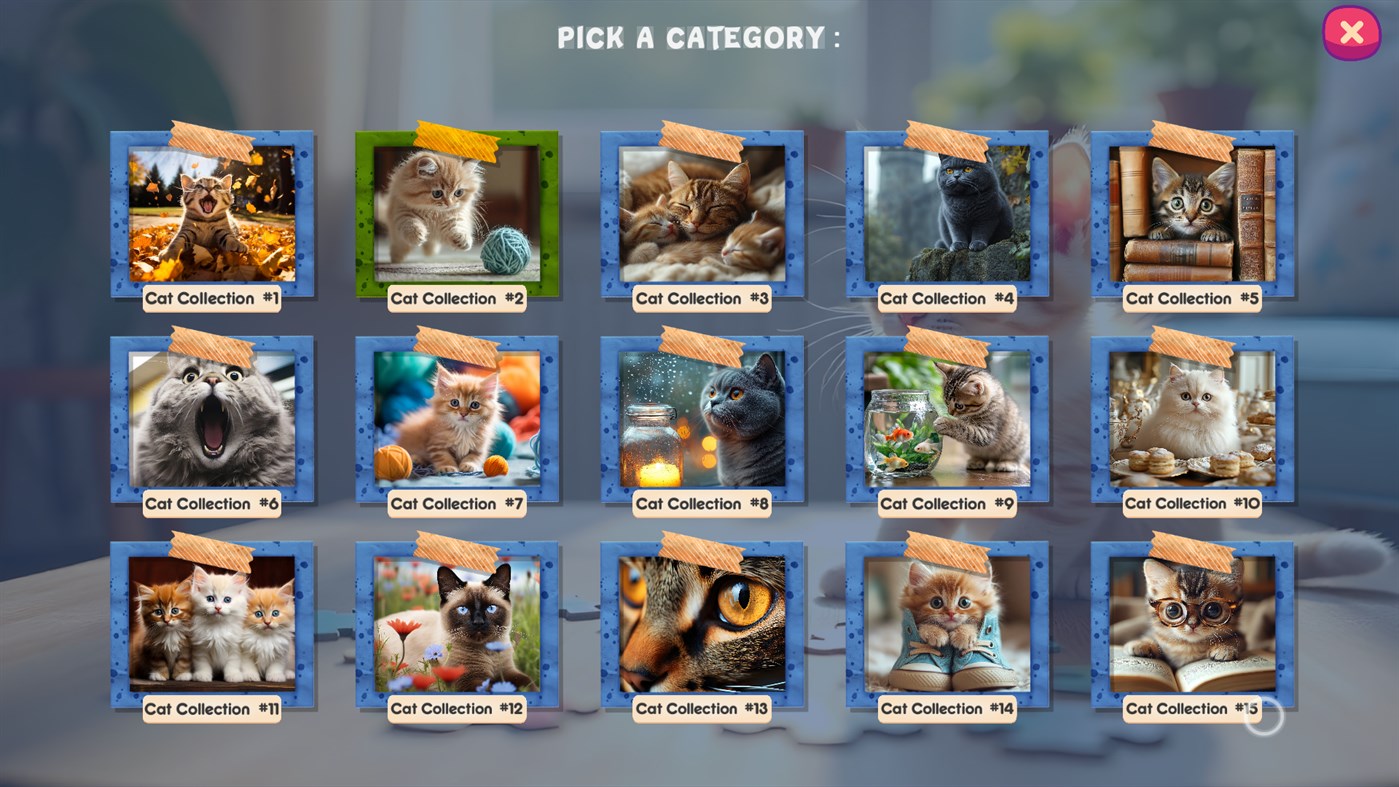Choose Cat Collection #4 showing the gray cat
The height and width of the screenshot is (787, 1399).
946,212
